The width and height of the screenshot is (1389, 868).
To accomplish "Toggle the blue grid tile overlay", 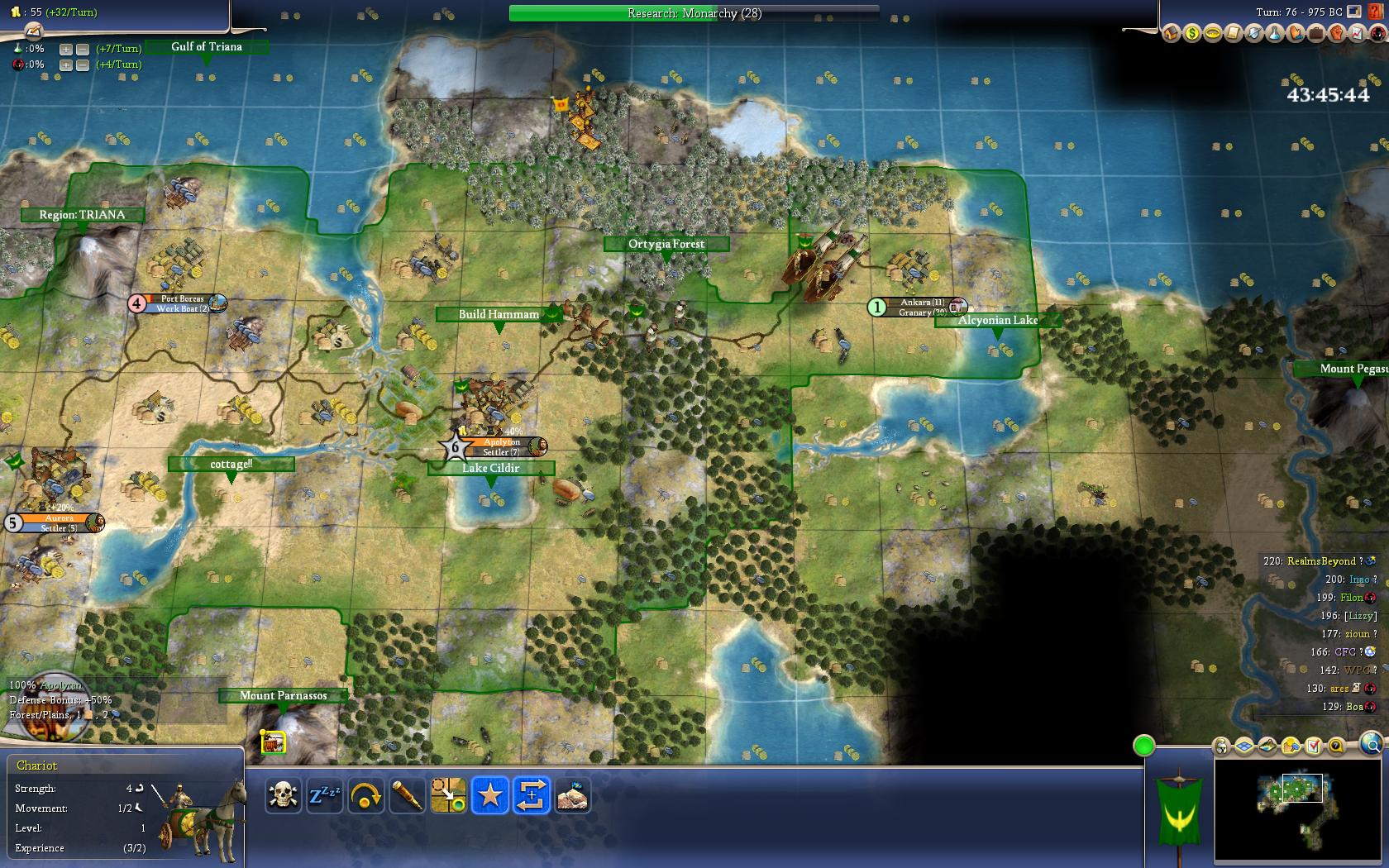I will (x=1244, y=746).
